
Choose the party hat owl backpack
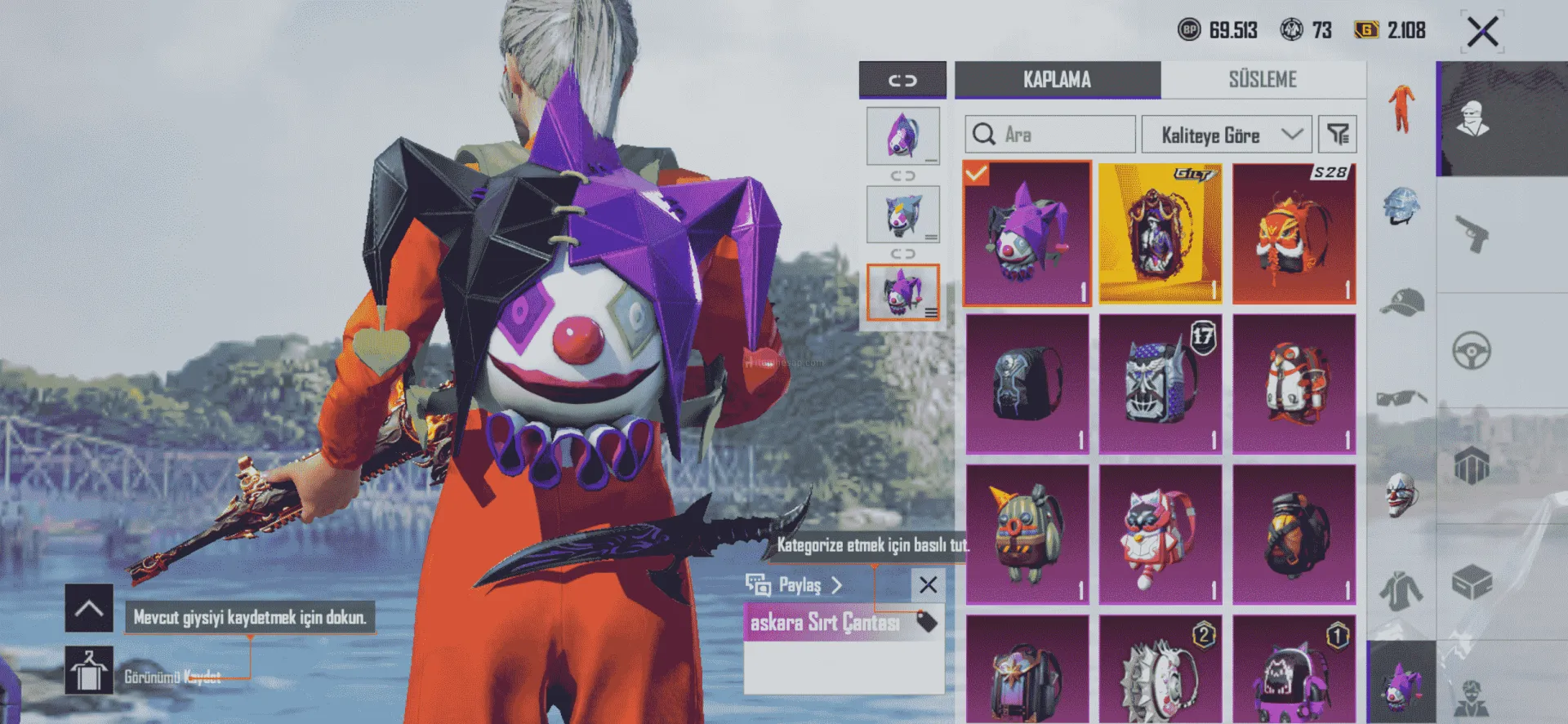(x=1027, y=535)
